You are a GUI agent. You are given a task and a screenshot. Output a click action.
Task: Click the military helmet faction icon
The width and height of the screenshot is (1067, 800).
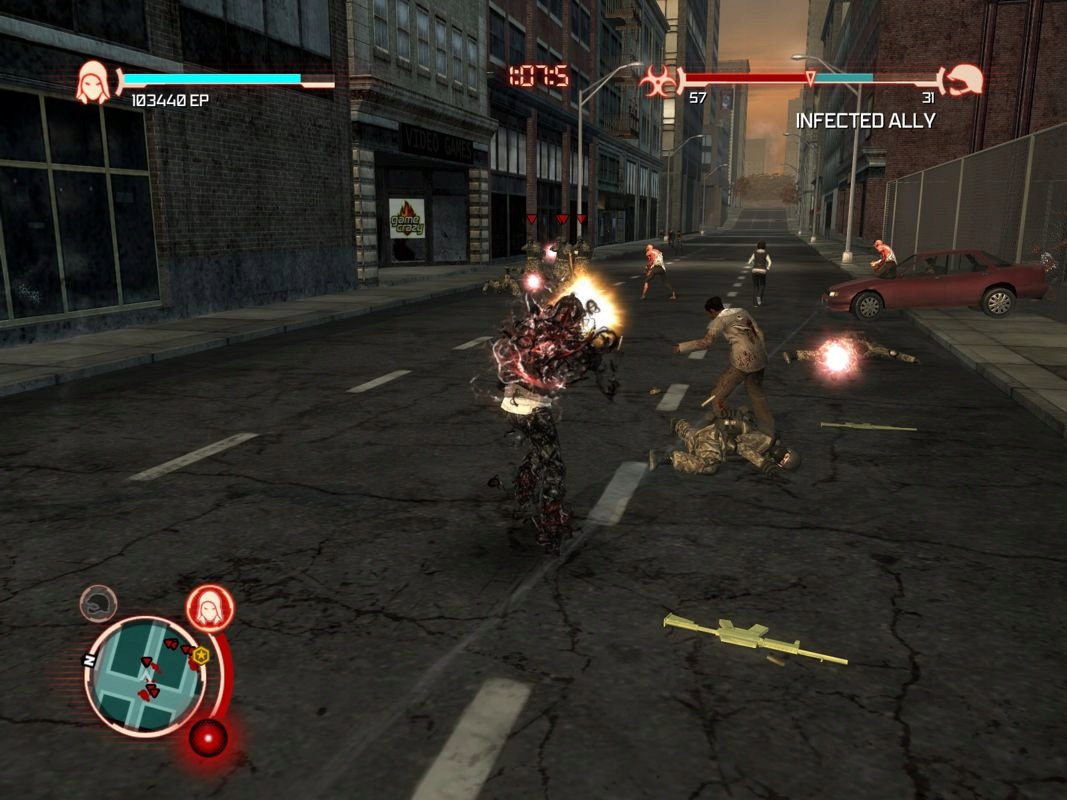(964, 80)
